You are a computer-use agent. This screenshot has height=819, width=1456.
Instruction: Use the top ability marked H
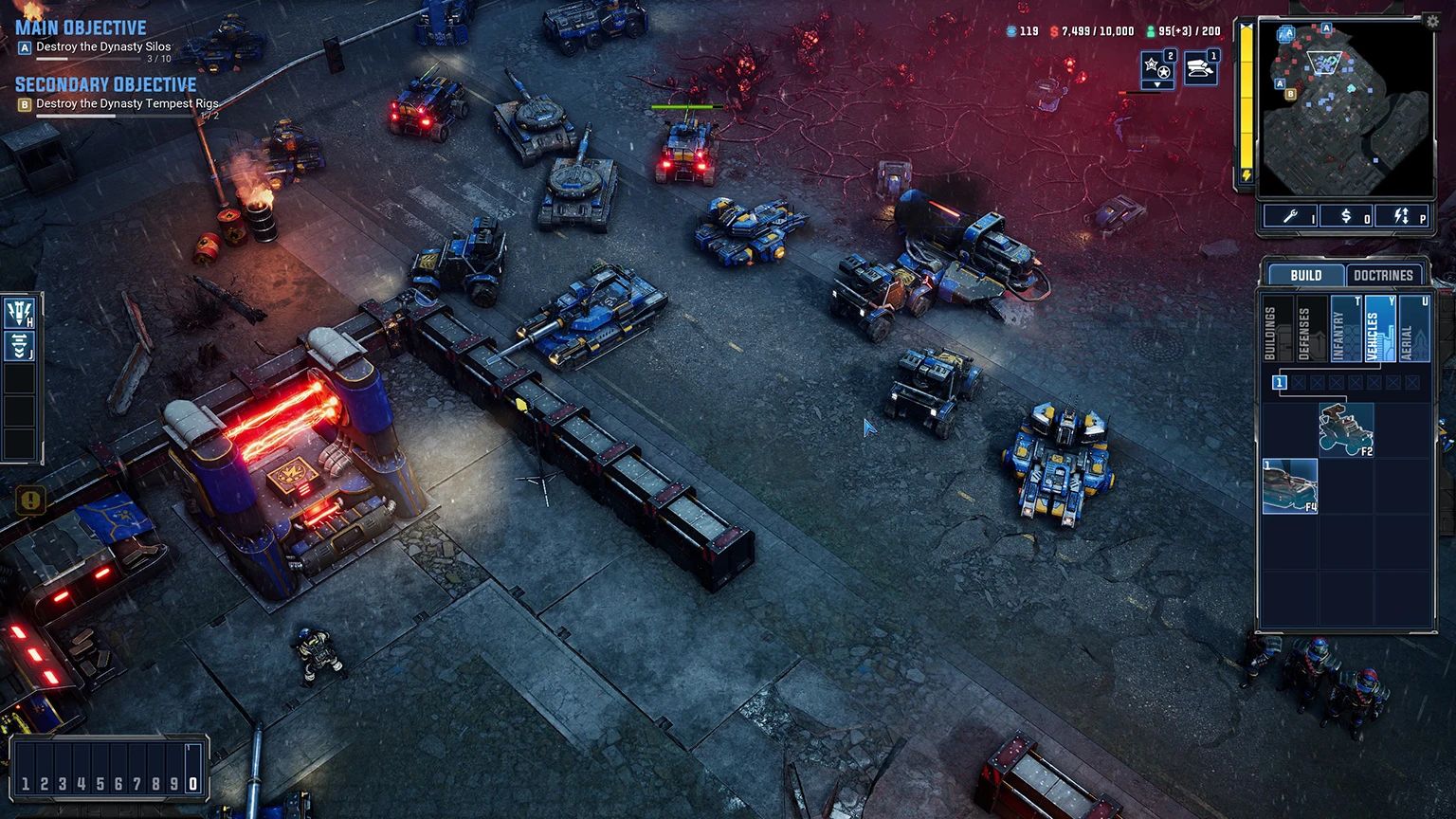pyautogui.click(x=19, y=312)
